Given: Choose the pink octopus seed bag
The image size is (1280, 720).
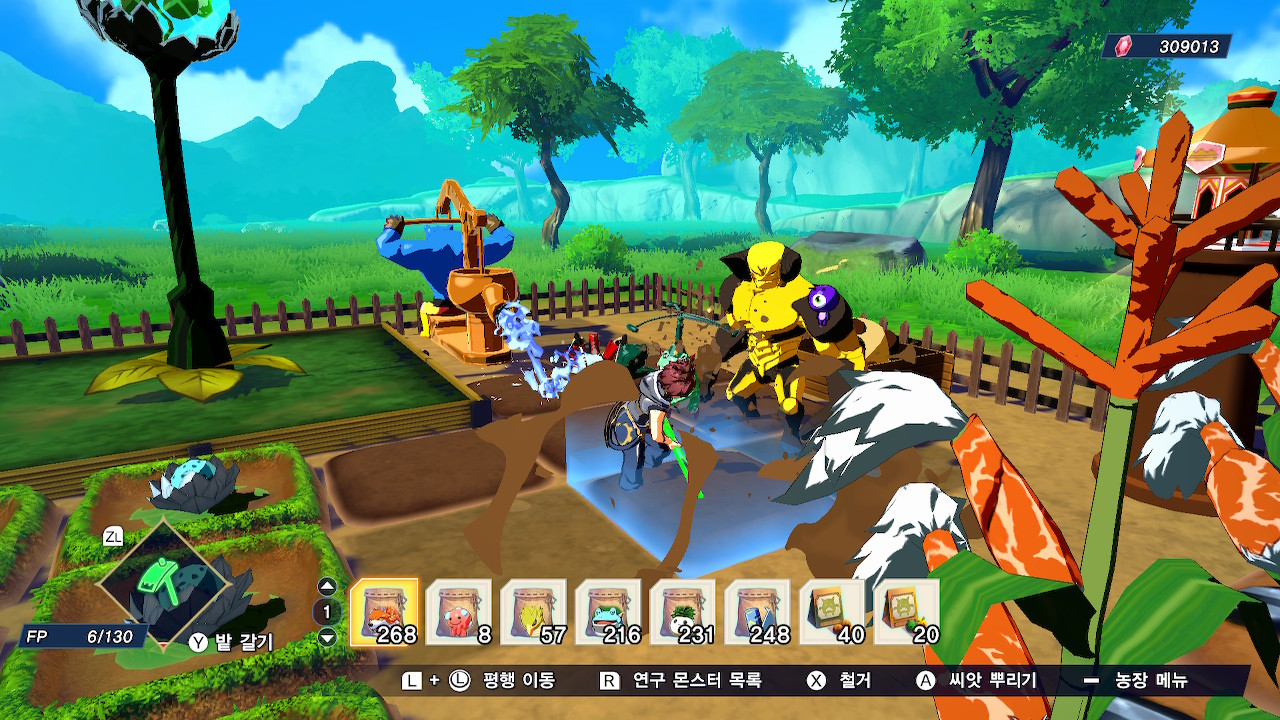Looking at the screenshot, I should click(459, 612).
